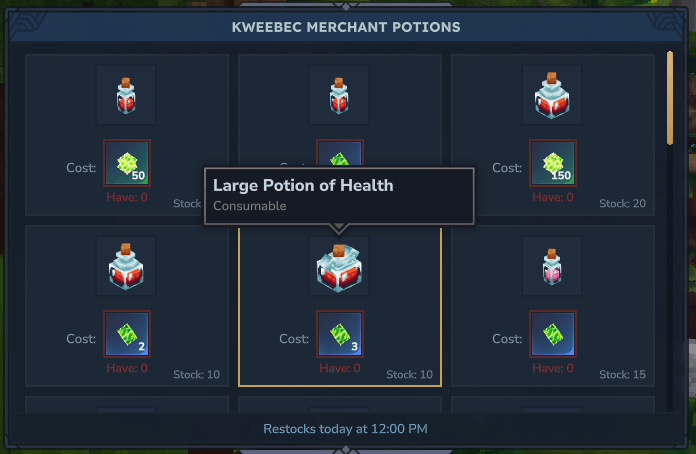Image resolution: width=696 pixels, height=454 pixels.
Task: Select the Large Potion of Health offer
Action: [339, 267]
